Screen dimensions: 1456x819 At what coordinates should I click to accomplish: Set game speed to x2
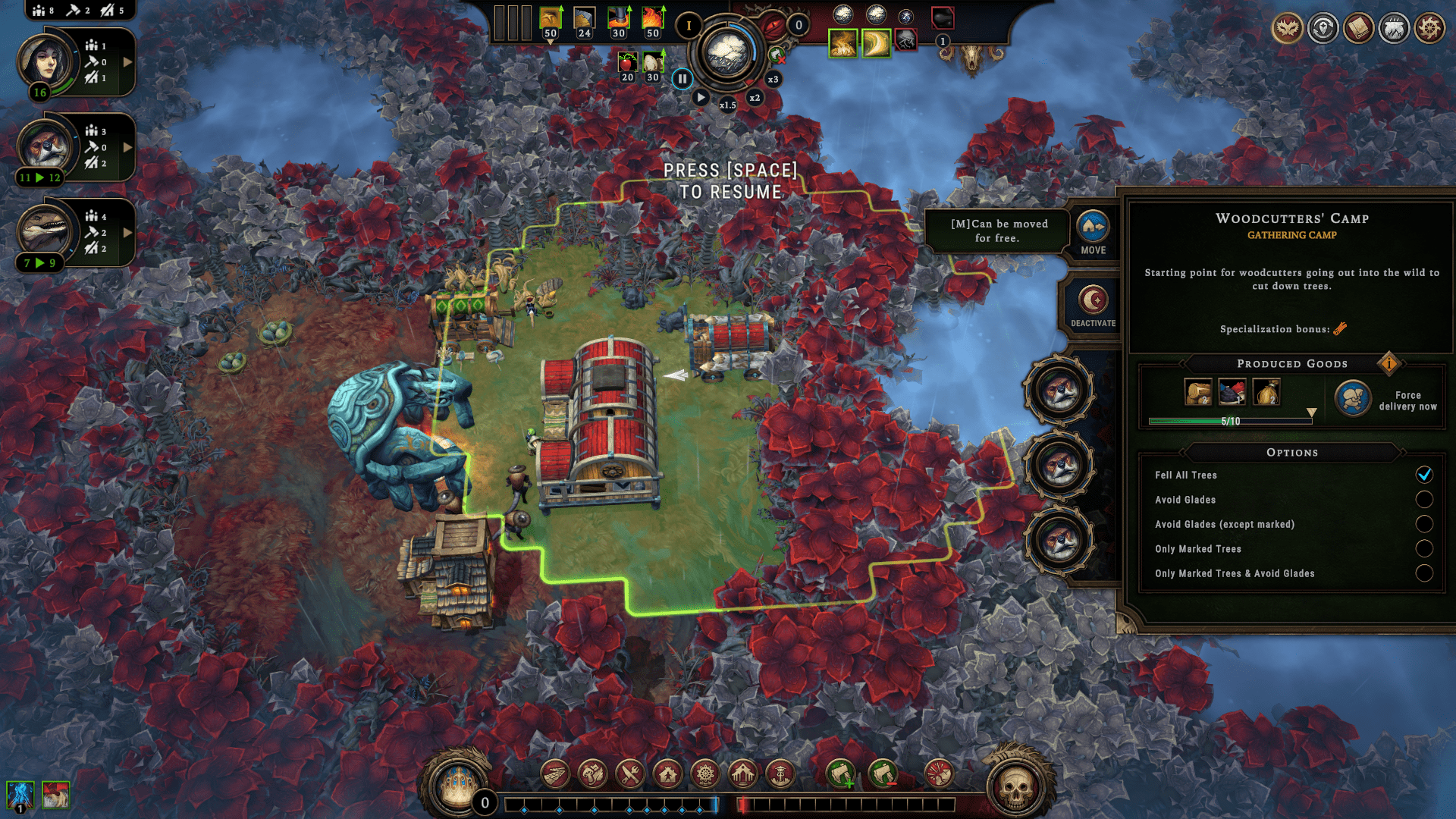tap(755, 98)
